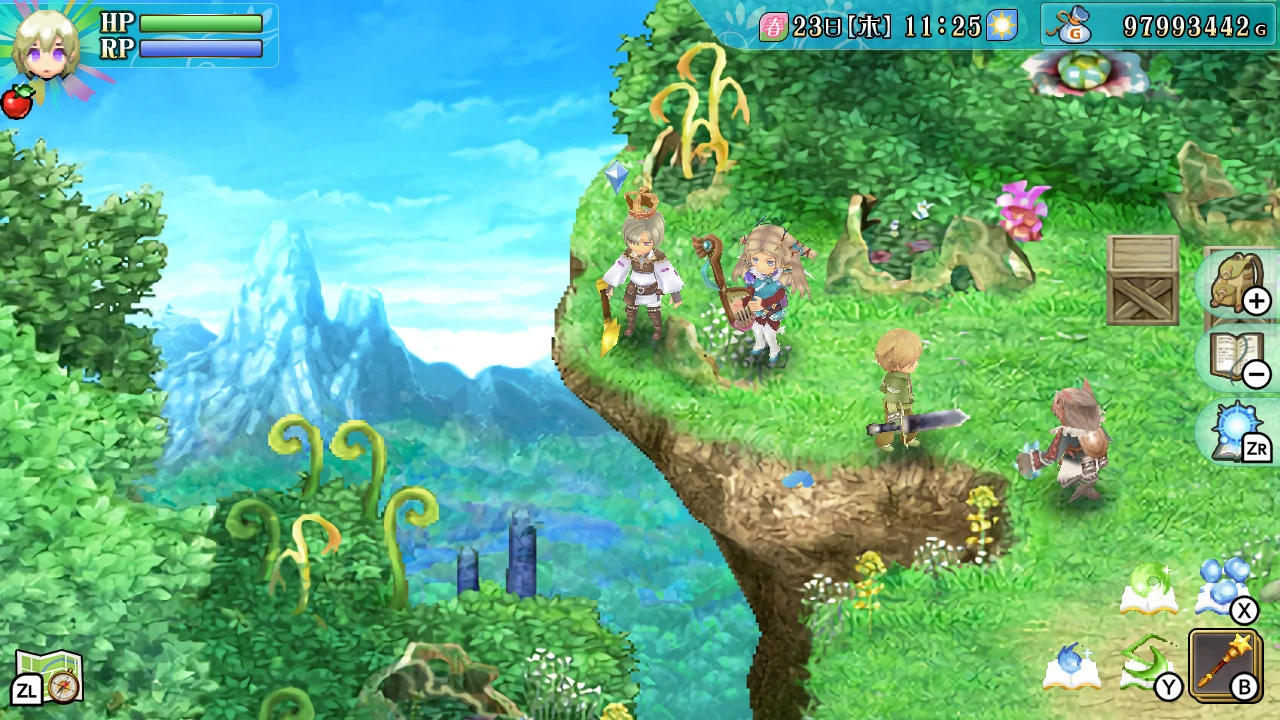Select the green orb spell book icon

point(1148,588)
